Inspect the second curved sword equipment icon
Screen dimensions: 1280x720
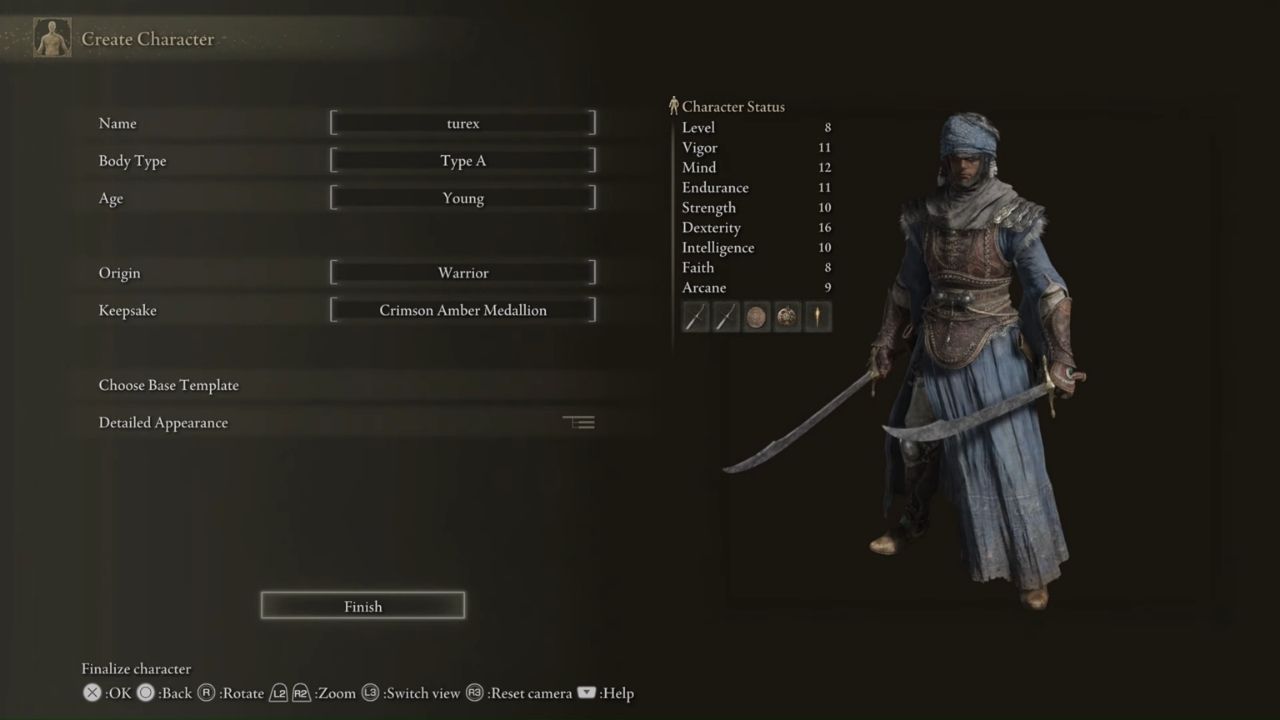click(x=725, y=316)
